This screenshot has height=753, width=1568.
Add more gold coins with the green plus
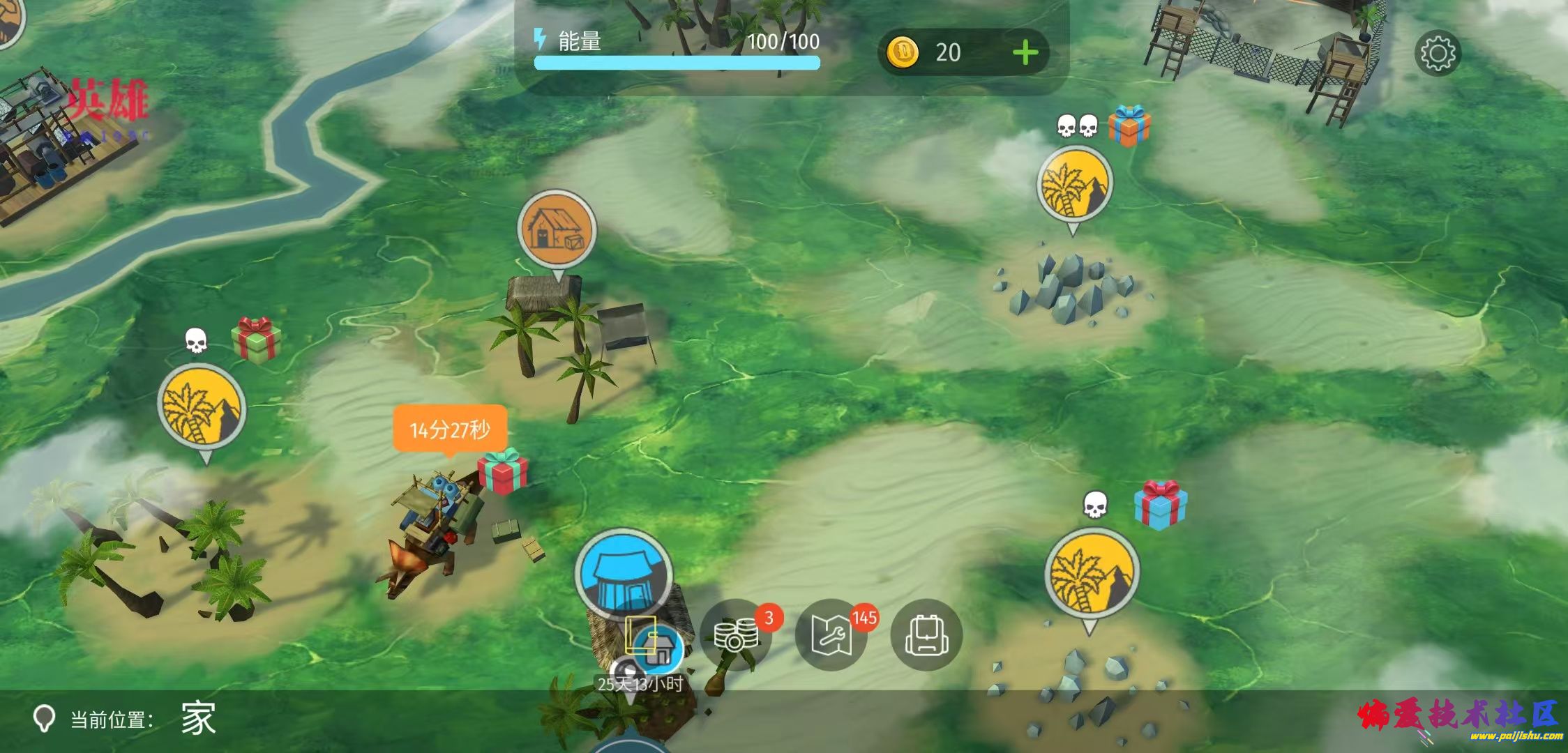tap(1025, 53)
